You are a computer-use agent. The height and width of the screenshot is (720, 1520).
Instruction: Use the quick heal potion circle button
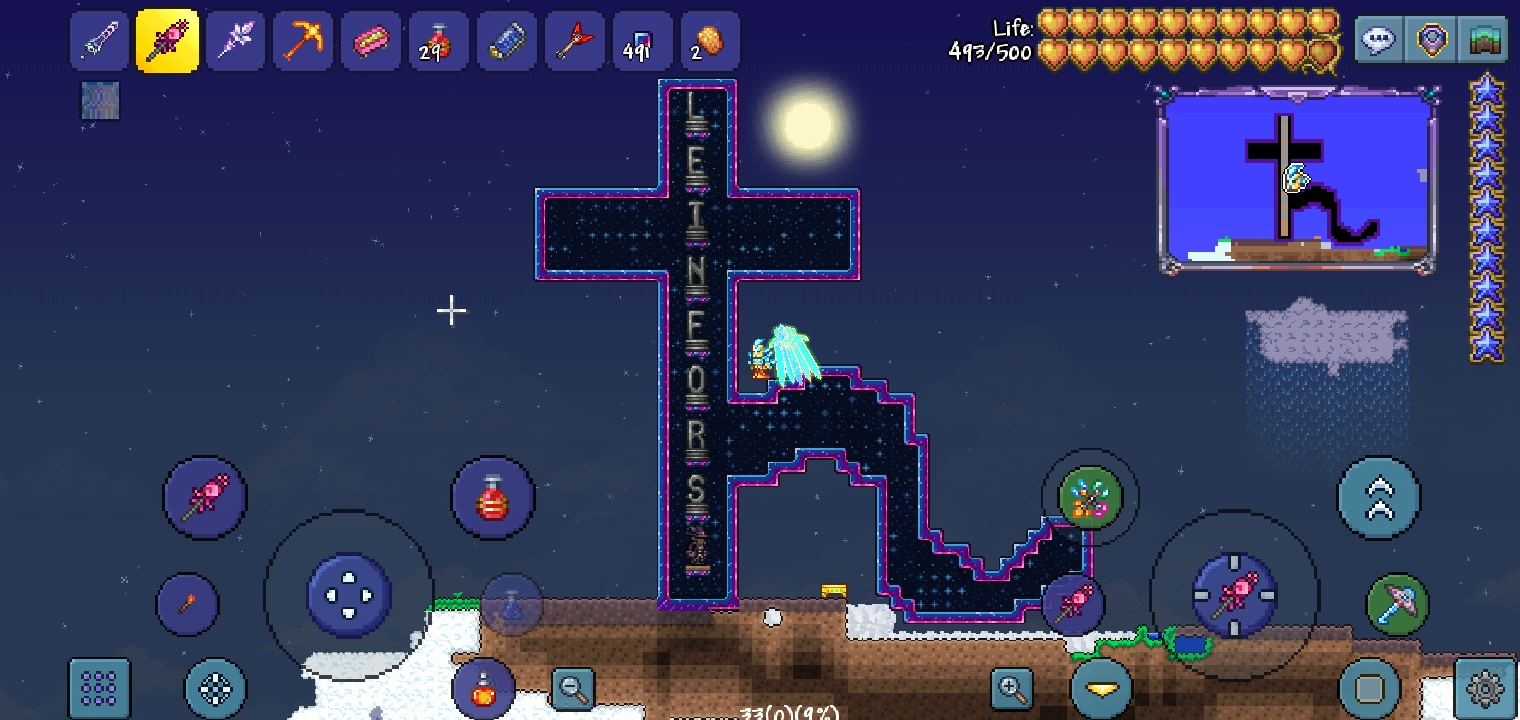tap(493, 497)
